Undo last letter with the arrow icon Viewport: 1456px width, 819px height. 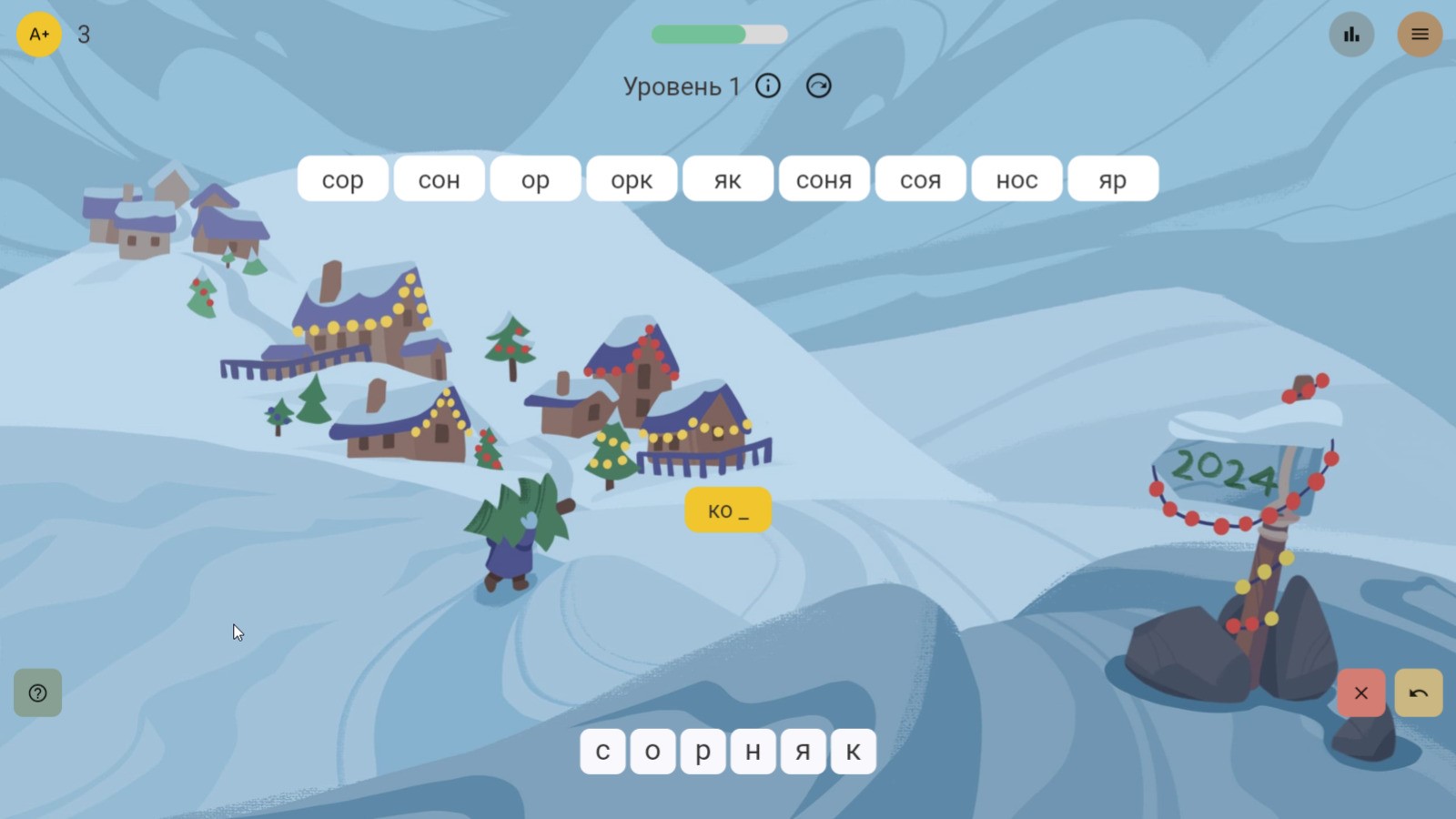[x=1418, y=693]
